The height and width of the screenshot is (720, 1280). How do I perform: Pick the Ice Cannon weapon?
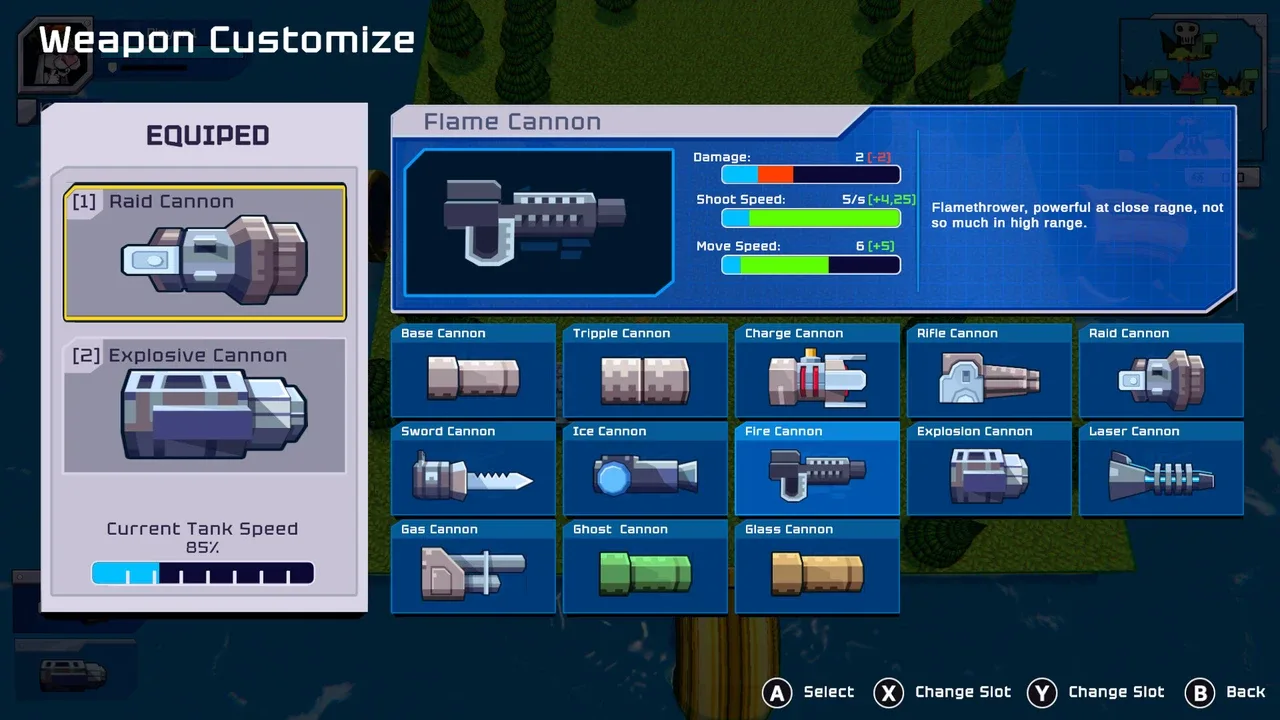(645, 469)
